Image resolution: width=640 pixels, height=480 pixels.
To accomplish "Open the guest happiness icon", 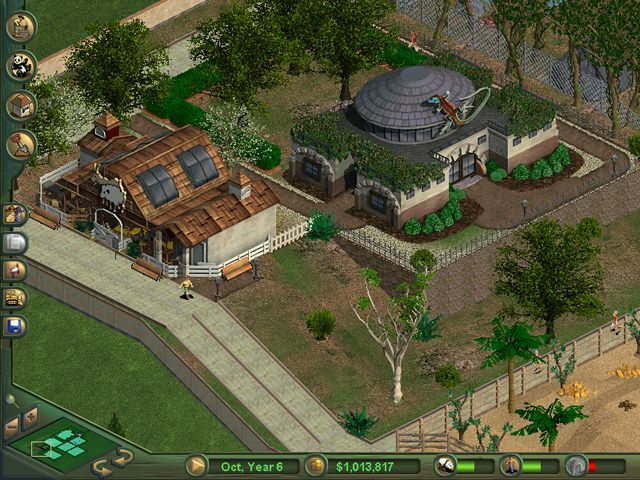I will pos(510,465).
